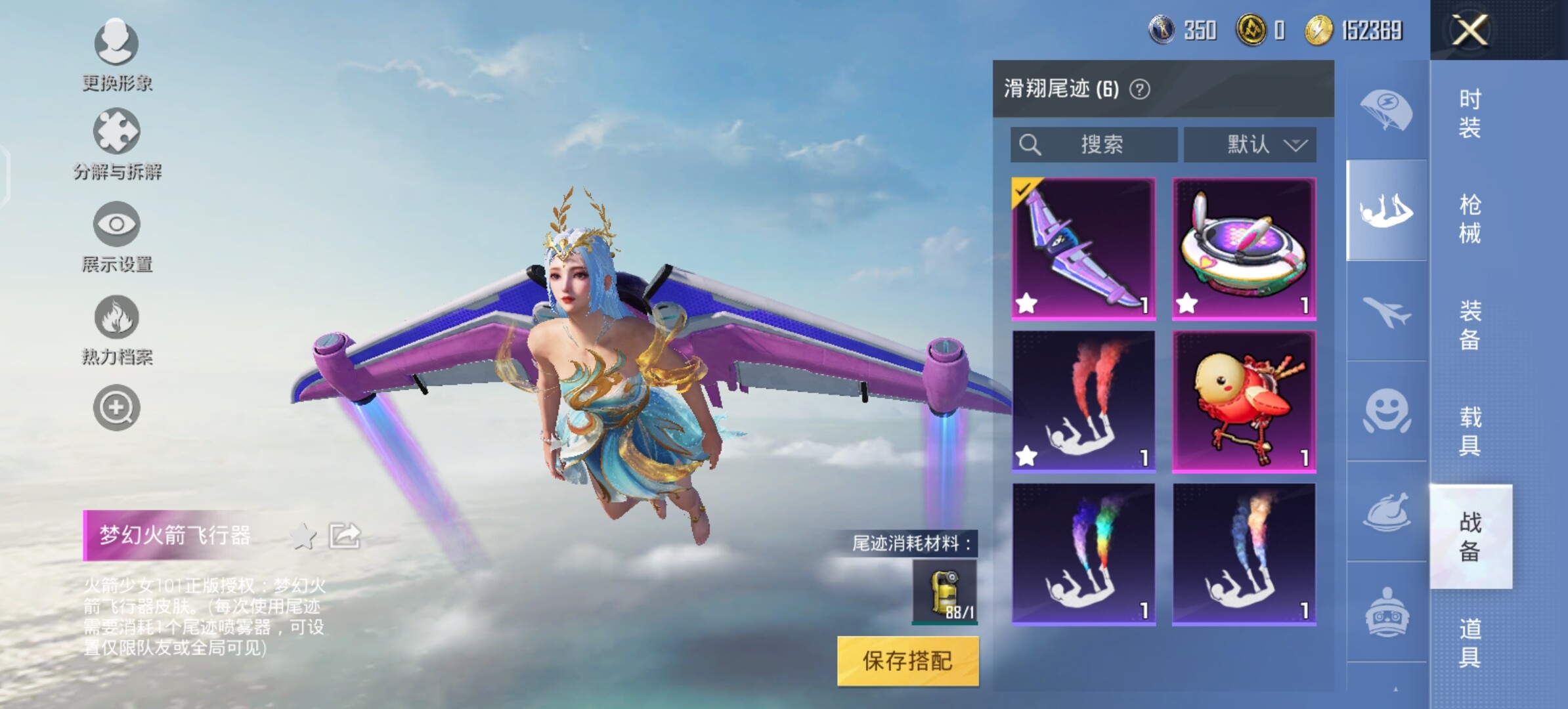Switch to the 枪械 firearms tab
1568x709 pixels.
(1470, 219)
